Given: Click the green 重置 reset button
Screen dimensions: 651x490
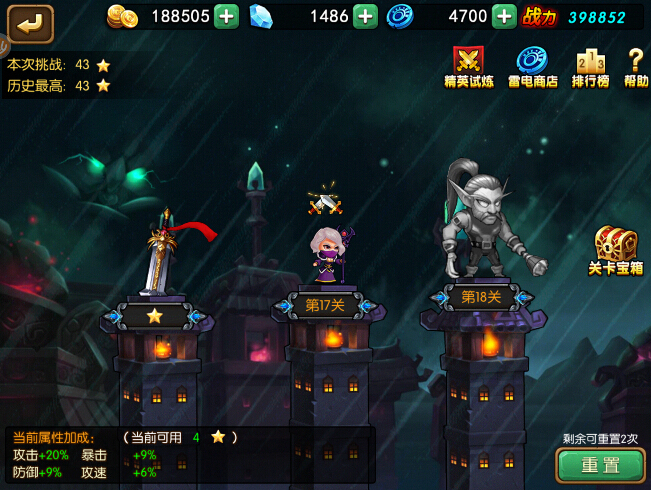Looking at the screenshot, I should point(600,465).
